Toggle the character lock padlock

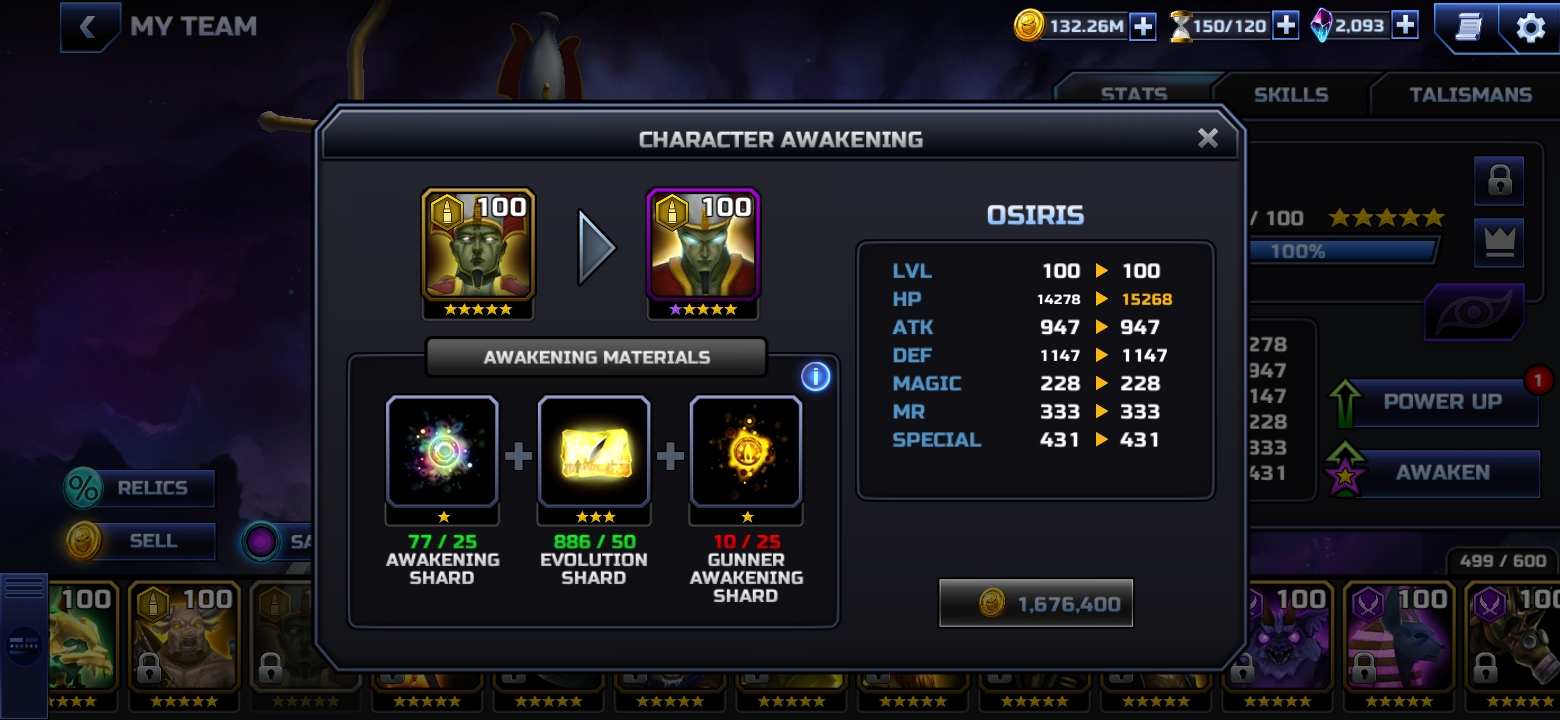click(x=1498, y=181)
